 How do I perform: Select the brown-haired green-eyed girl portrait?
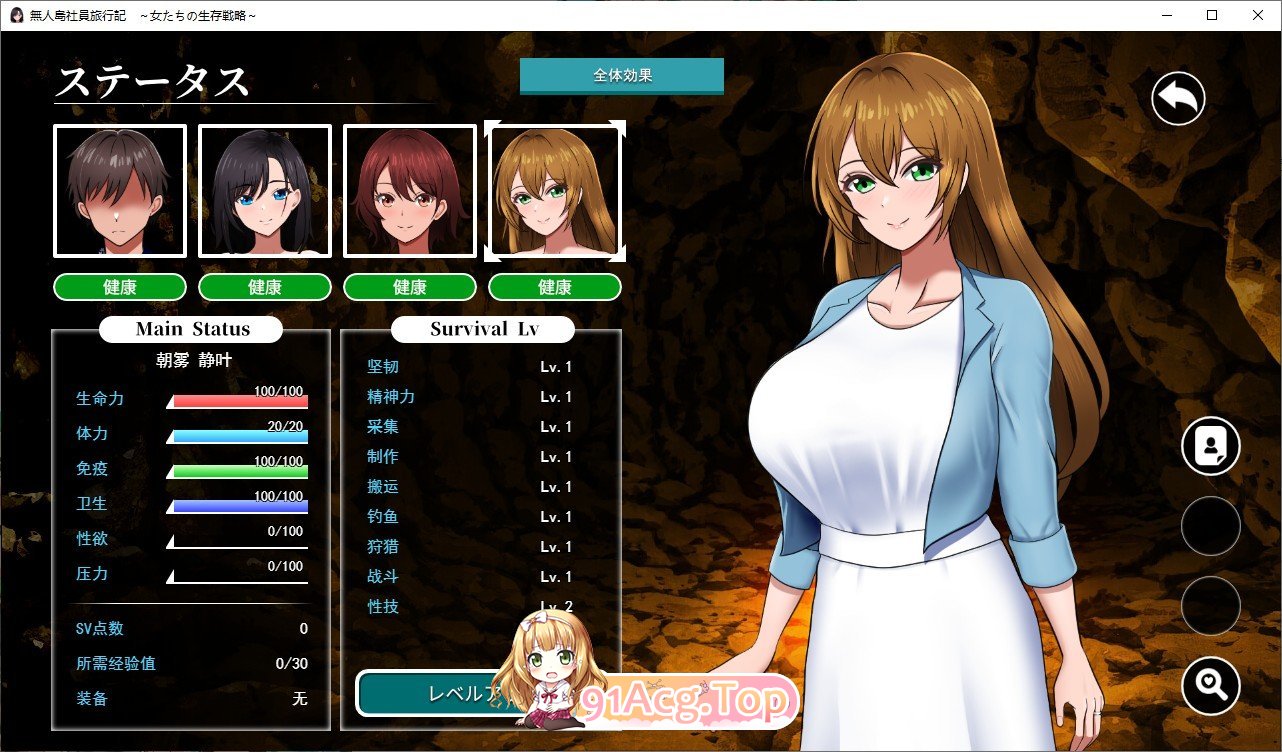[555, 191]
